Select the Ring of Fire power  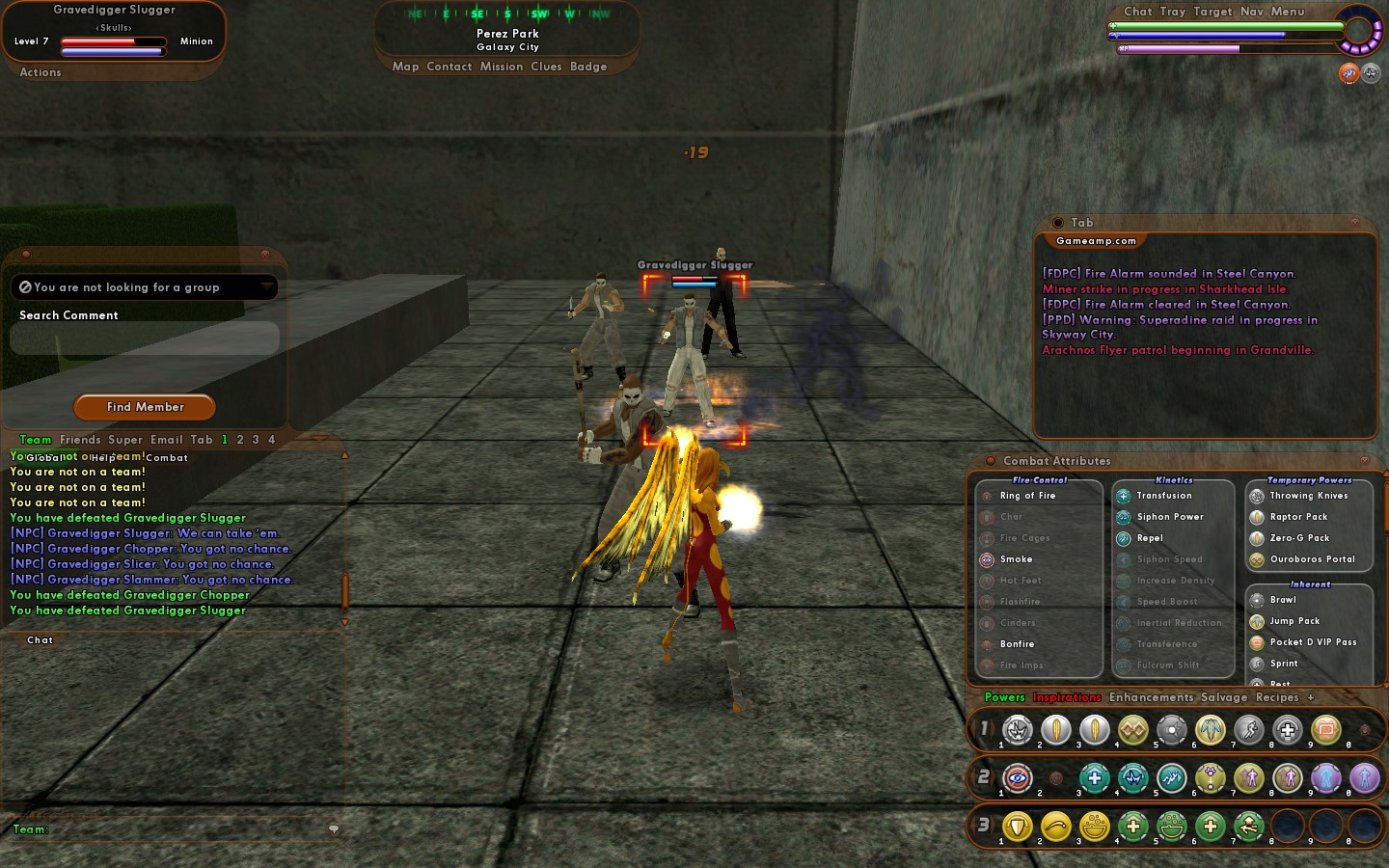[1027, 496]
